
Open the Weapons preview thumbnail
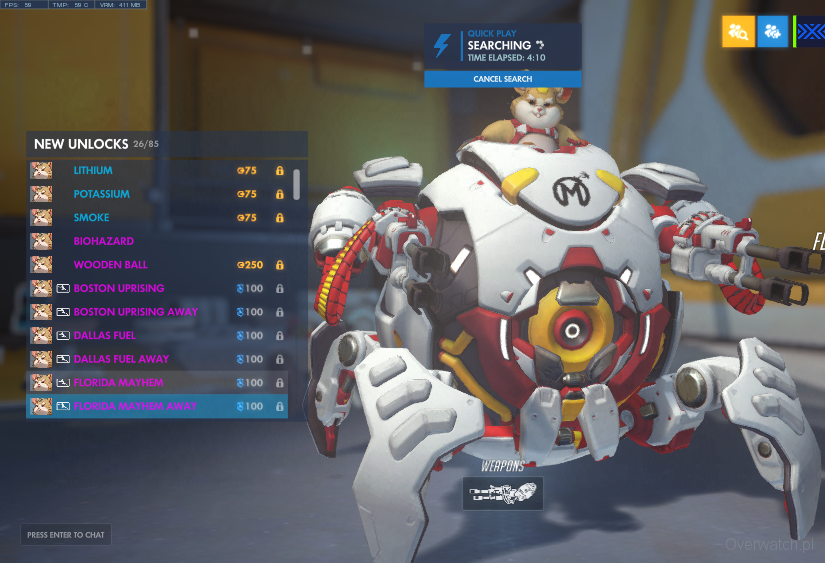pyautogui.click(x=503, y=492)
